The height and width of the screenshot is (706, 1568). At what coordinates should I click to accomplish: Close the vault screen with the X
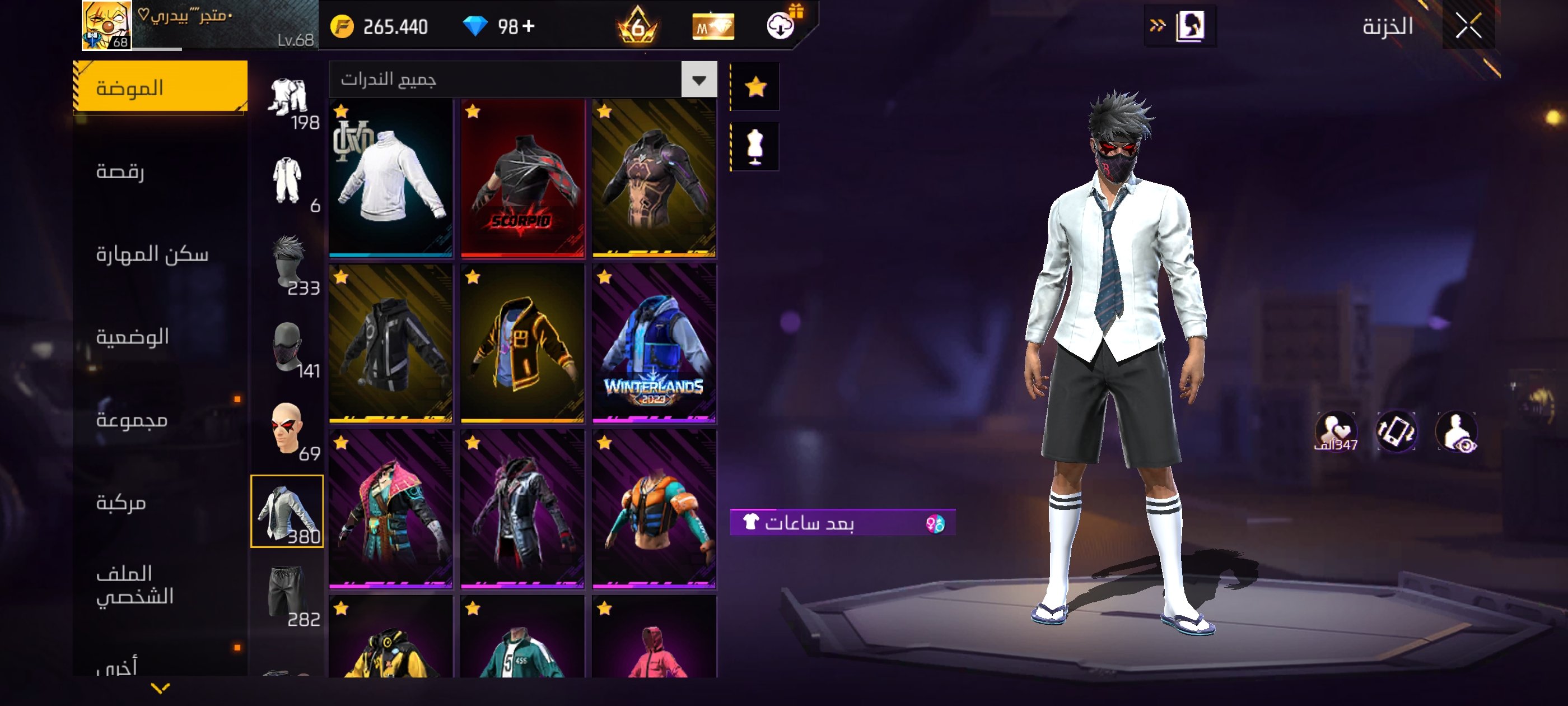pos(1468,26)
